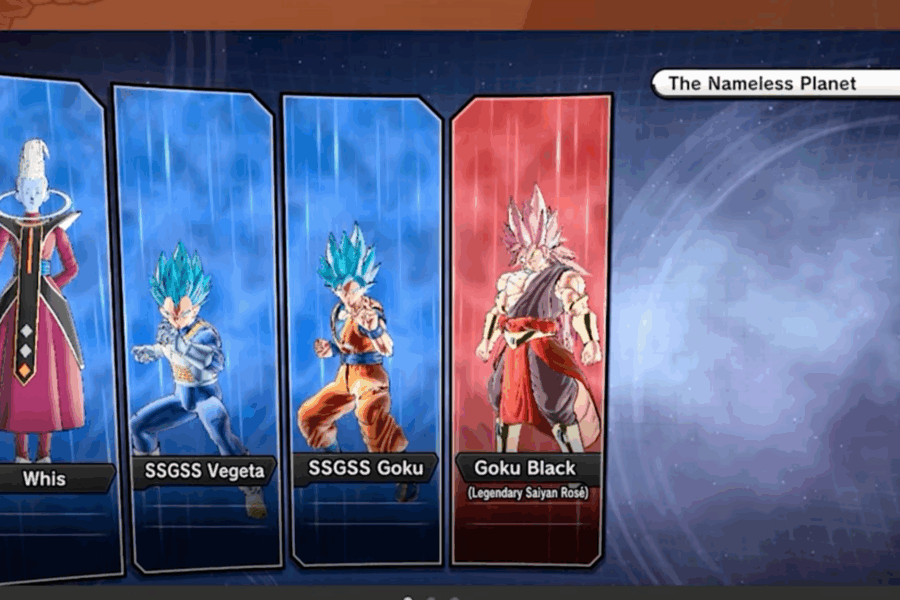Viewport: 900px width, 600px height.
Task: Pick the SSGSS Goku character card
Action: coord(363,330)
